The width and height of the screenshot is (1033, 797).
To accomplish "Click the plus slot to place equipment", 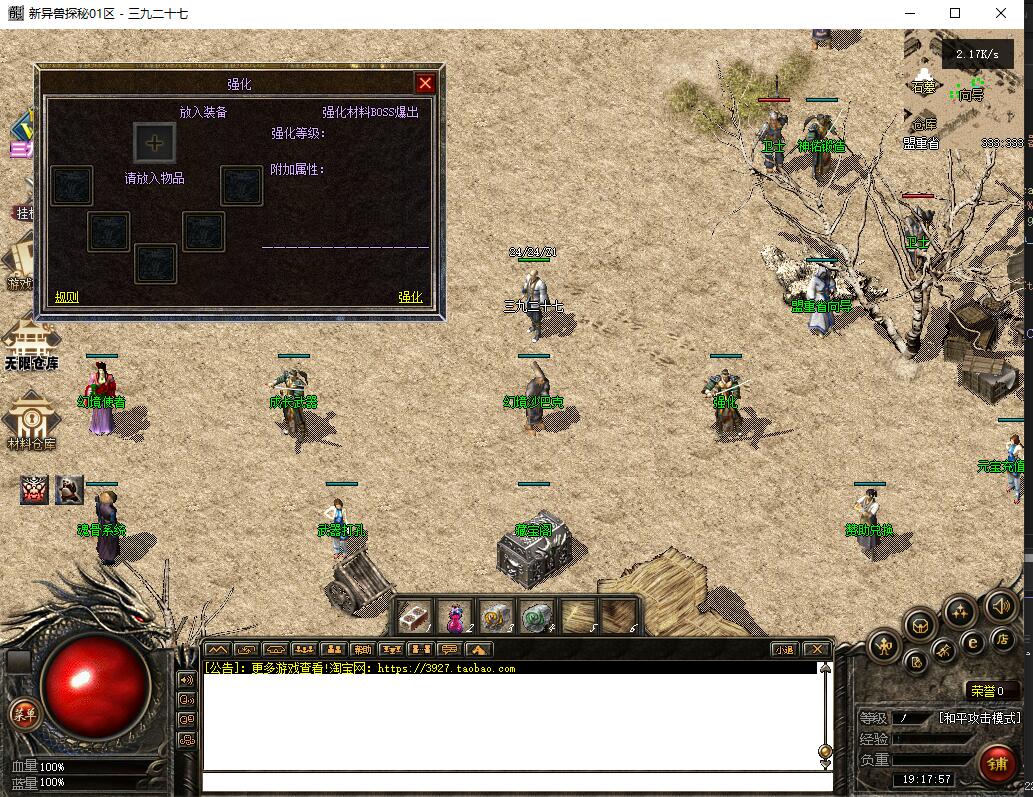I will click(x=155, y=142).
